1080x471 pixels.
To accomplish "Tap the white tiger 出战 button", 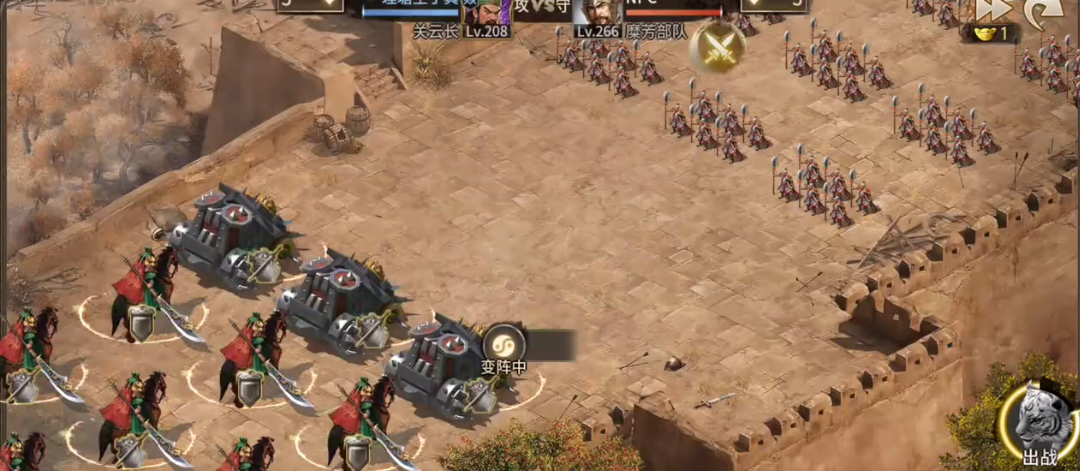I will click(x=1039, y=423).
